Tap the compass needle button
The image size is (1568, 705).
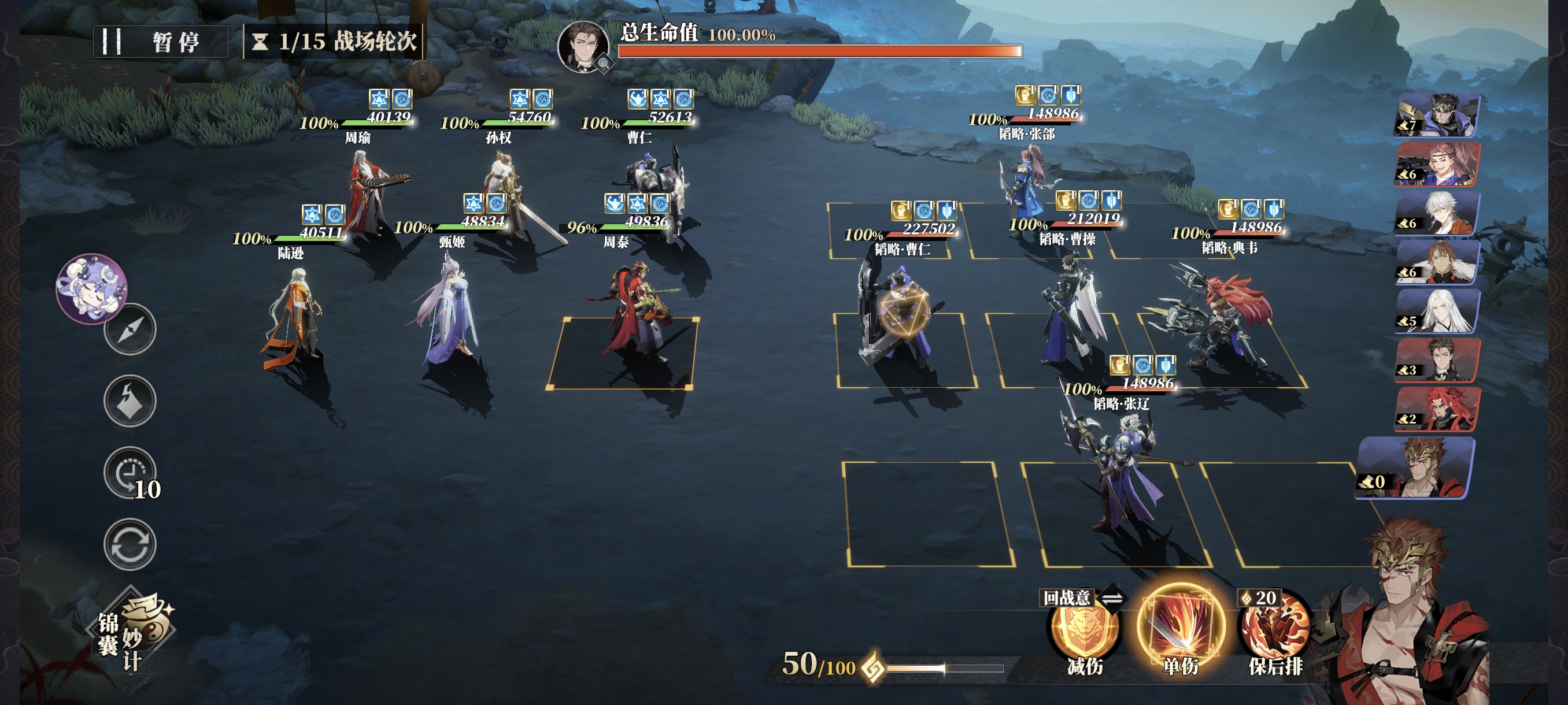pyautogui.click(x=130, y=329)
